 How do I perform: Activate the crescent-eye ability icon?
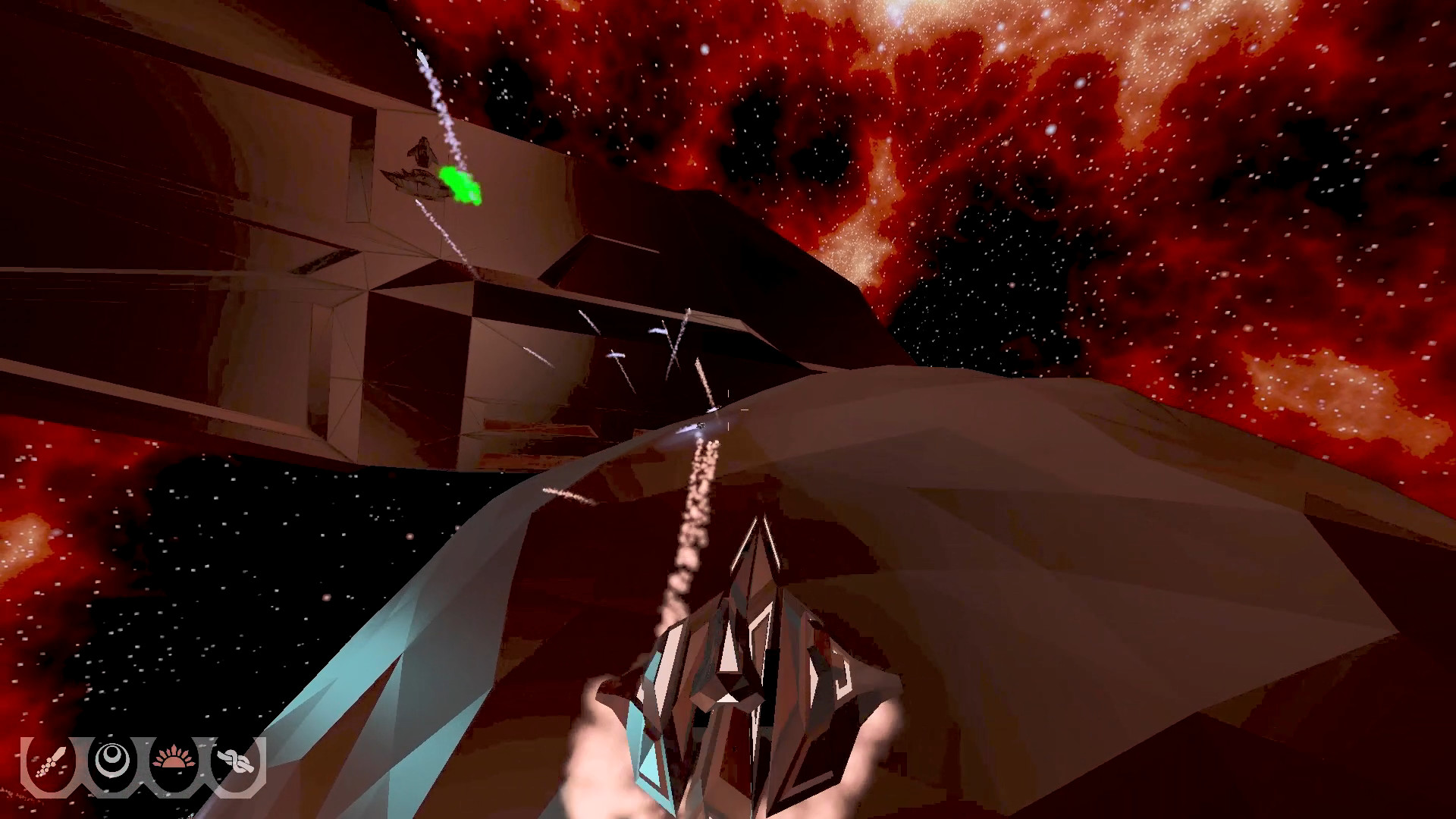click(x=111, y=761)
